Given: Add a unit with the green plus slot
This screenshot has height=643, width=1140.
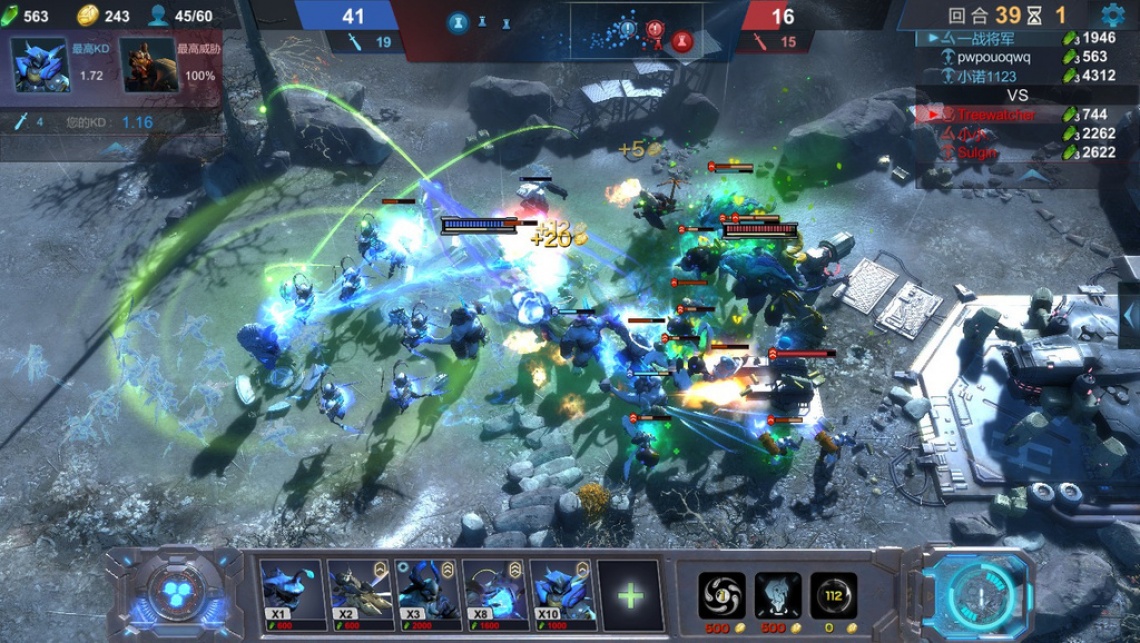Looking at the screenshot, I should coord(630,596).
